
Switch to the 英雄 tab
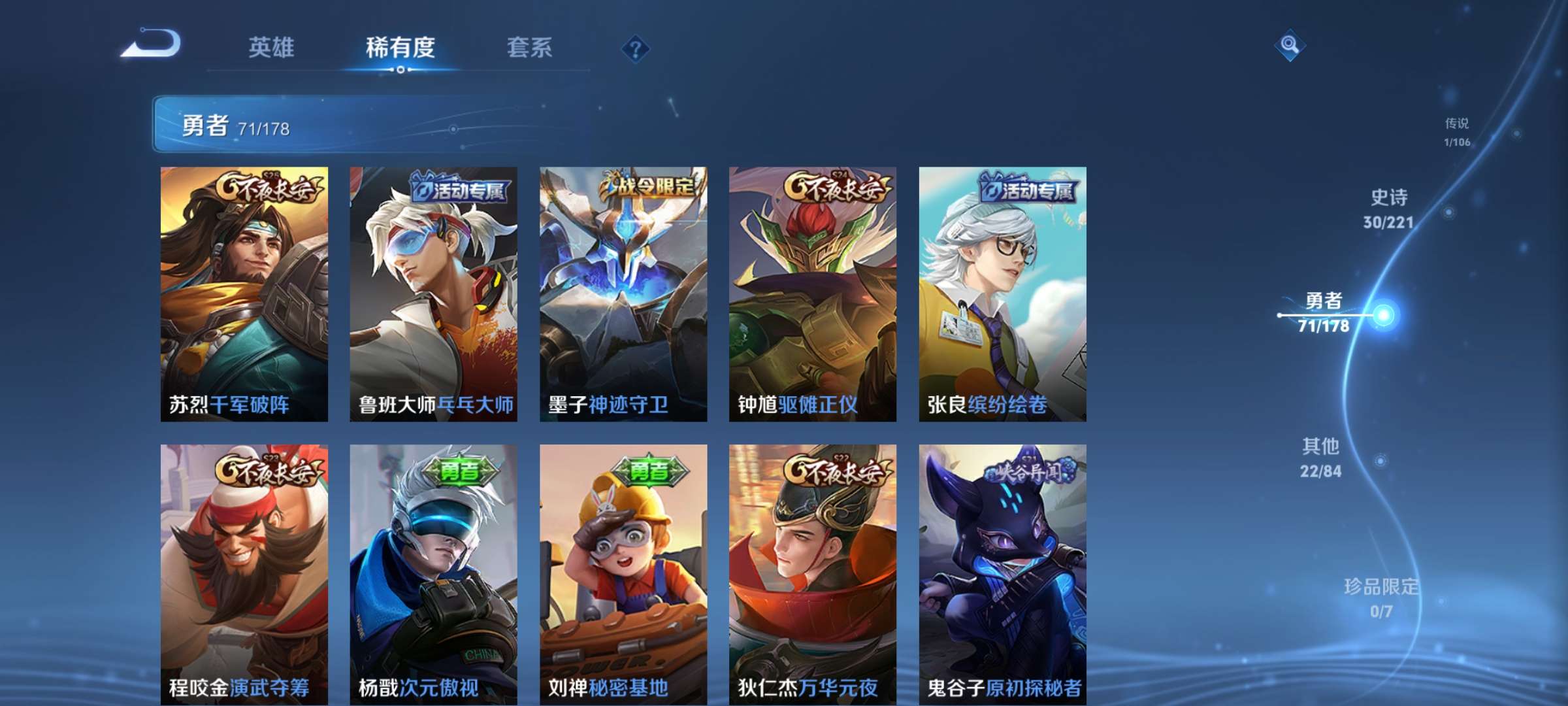(271, 48)
